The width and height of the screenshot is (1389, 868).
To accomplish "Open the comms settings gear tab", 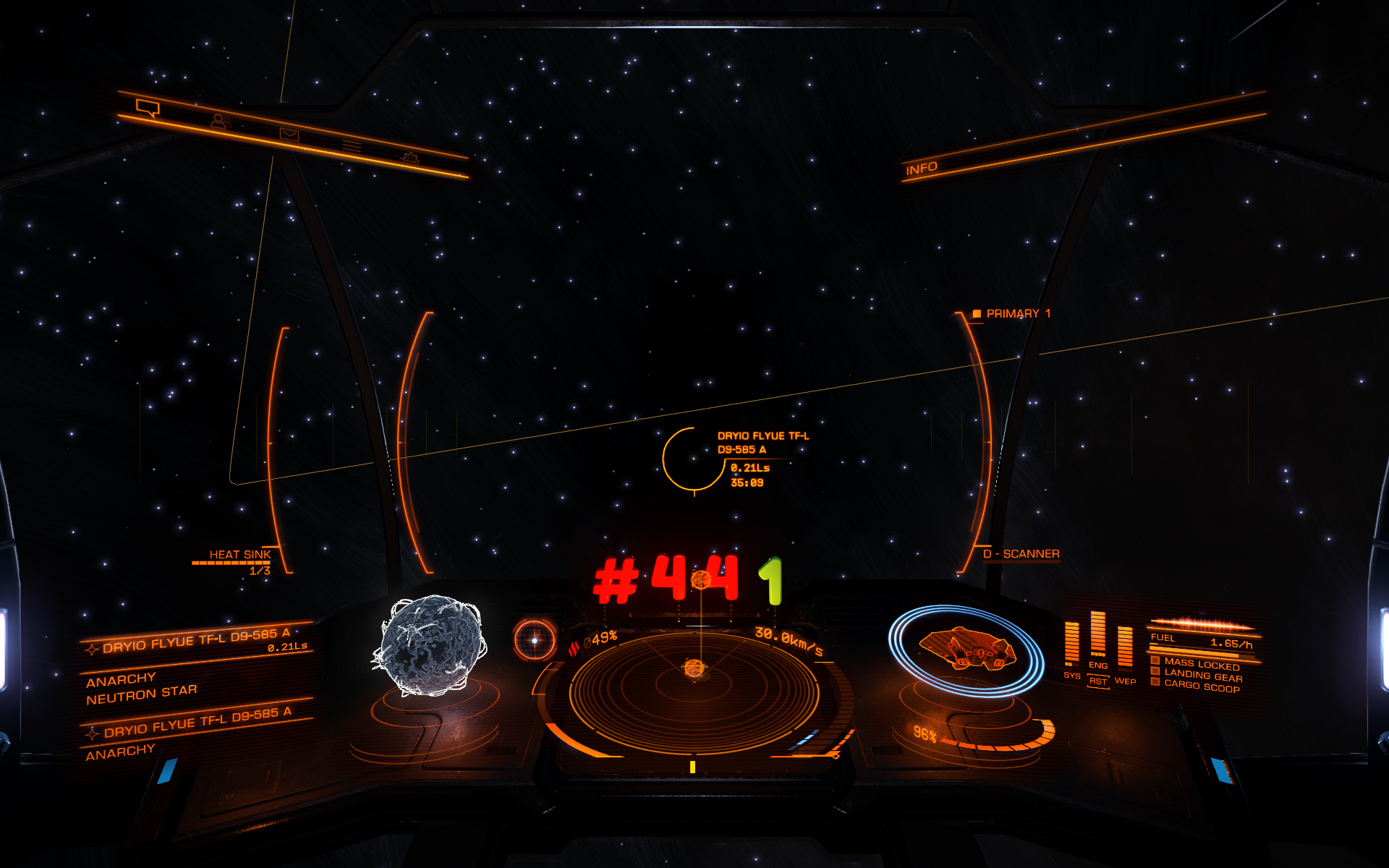I will pyautogui.click(x=409, y=157).
